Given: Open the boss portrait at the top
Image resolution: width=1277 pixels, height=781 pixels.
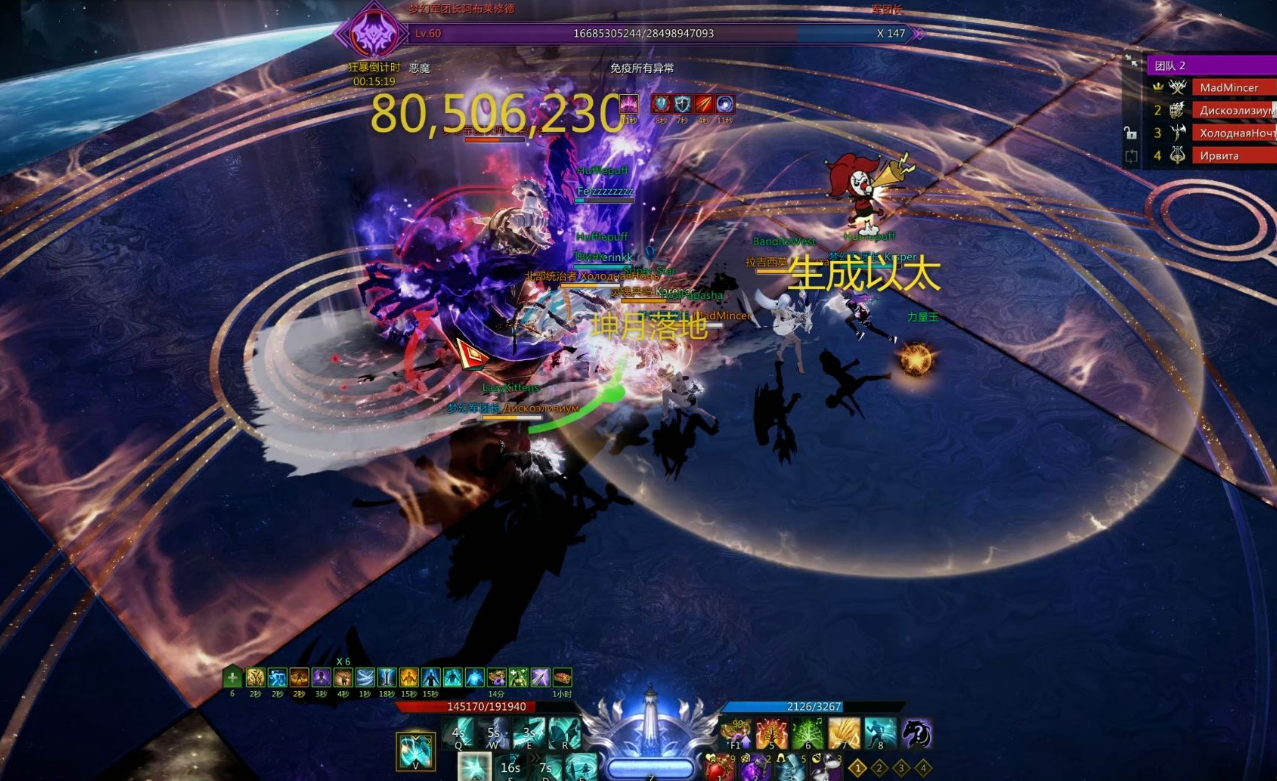Looking at the screenshot, I should pos(370,32).
